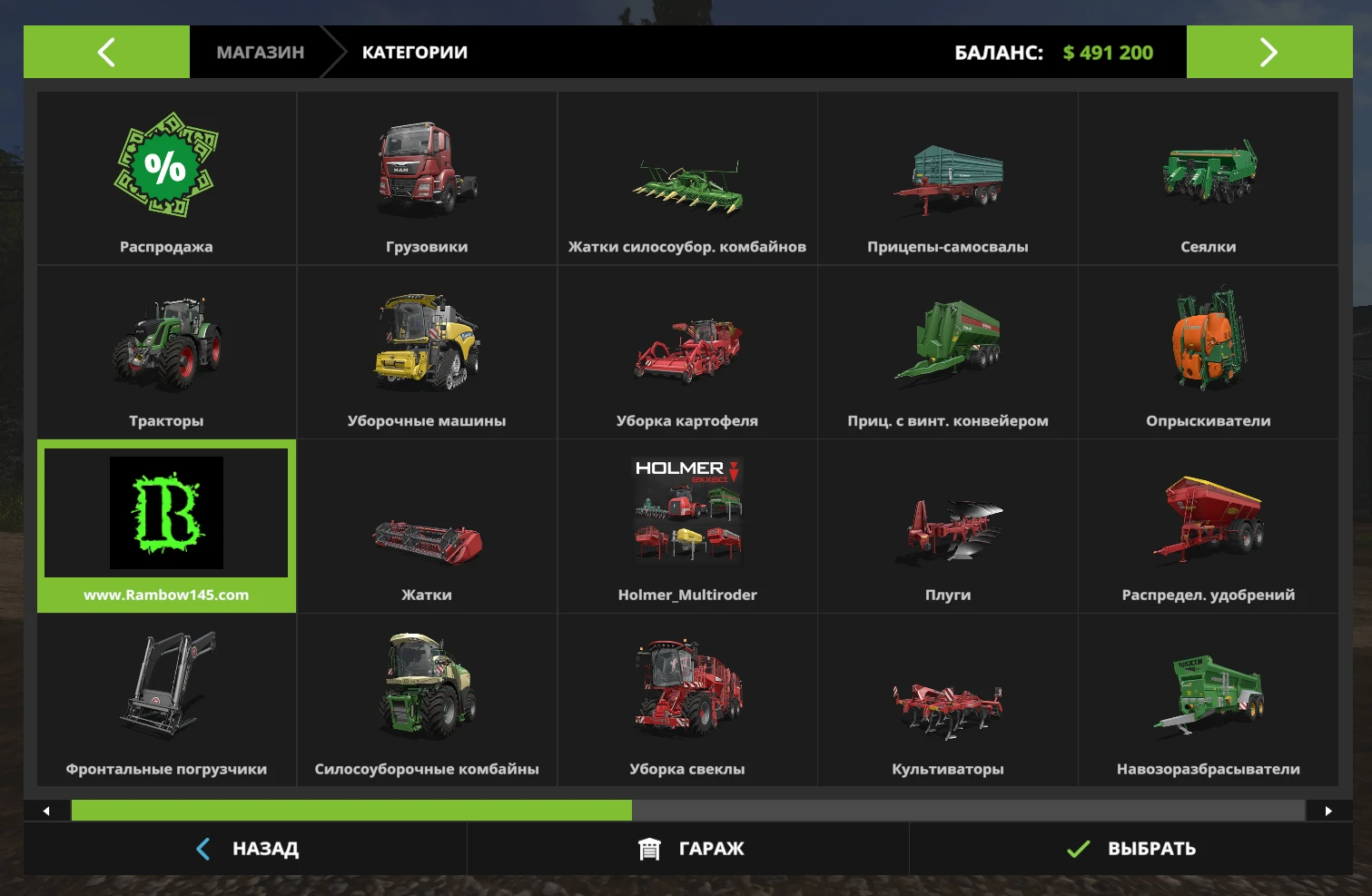Open the Плуги plows category

coord(947,526)
